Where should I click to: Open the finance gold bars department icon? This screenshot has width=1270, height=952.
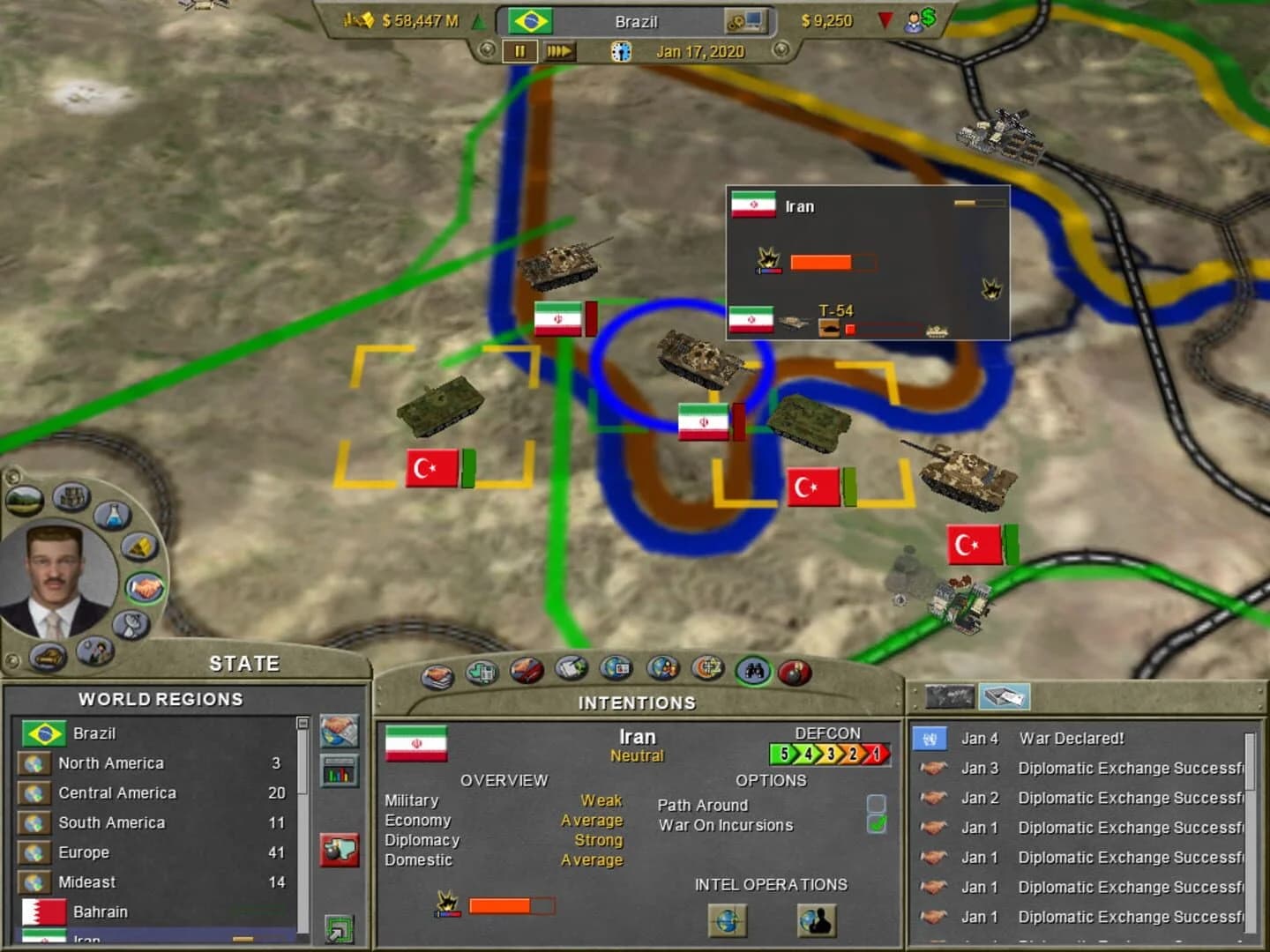[139, 547]
